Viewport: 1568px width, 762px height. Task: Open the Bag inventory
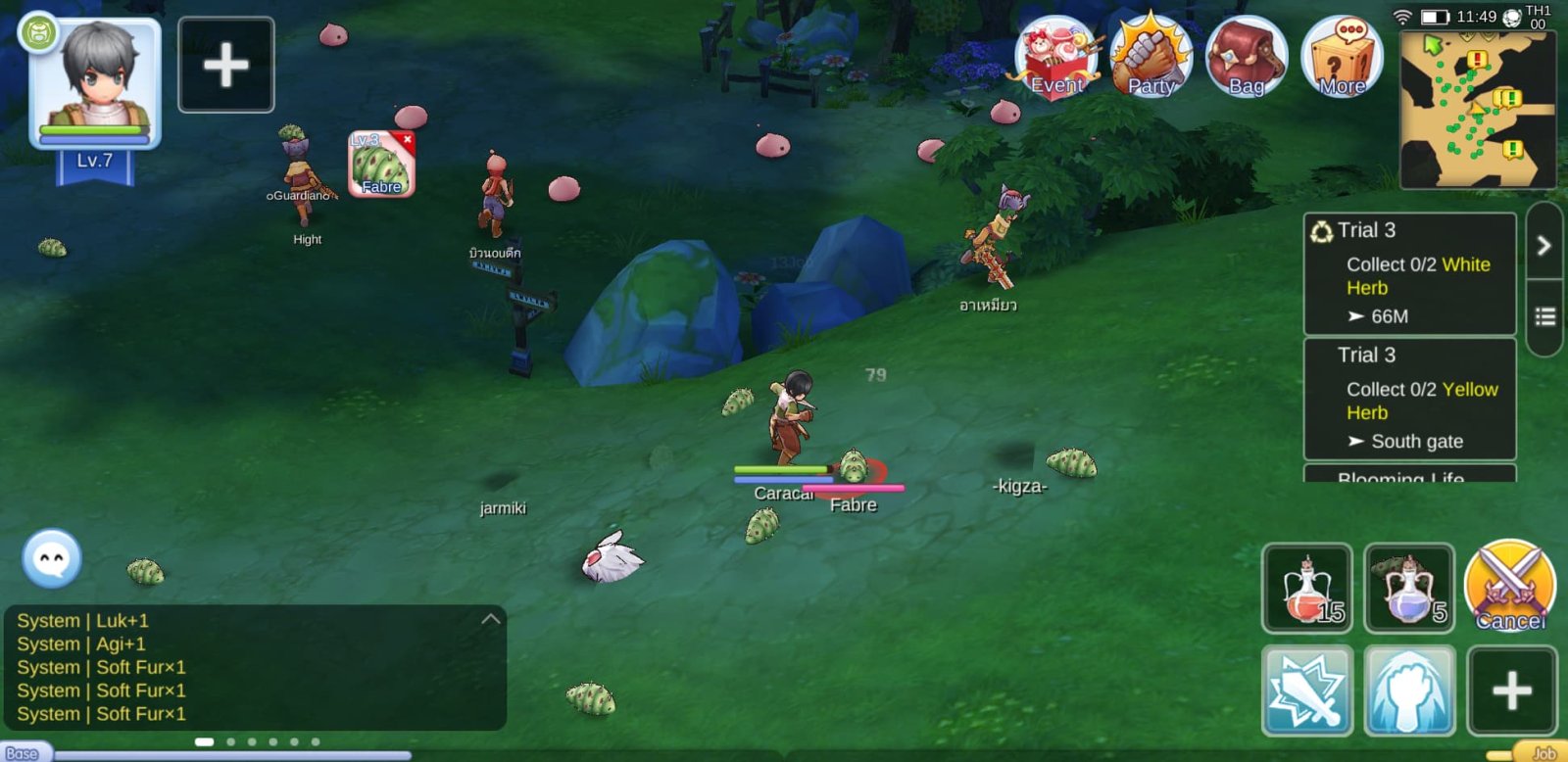1246,59
